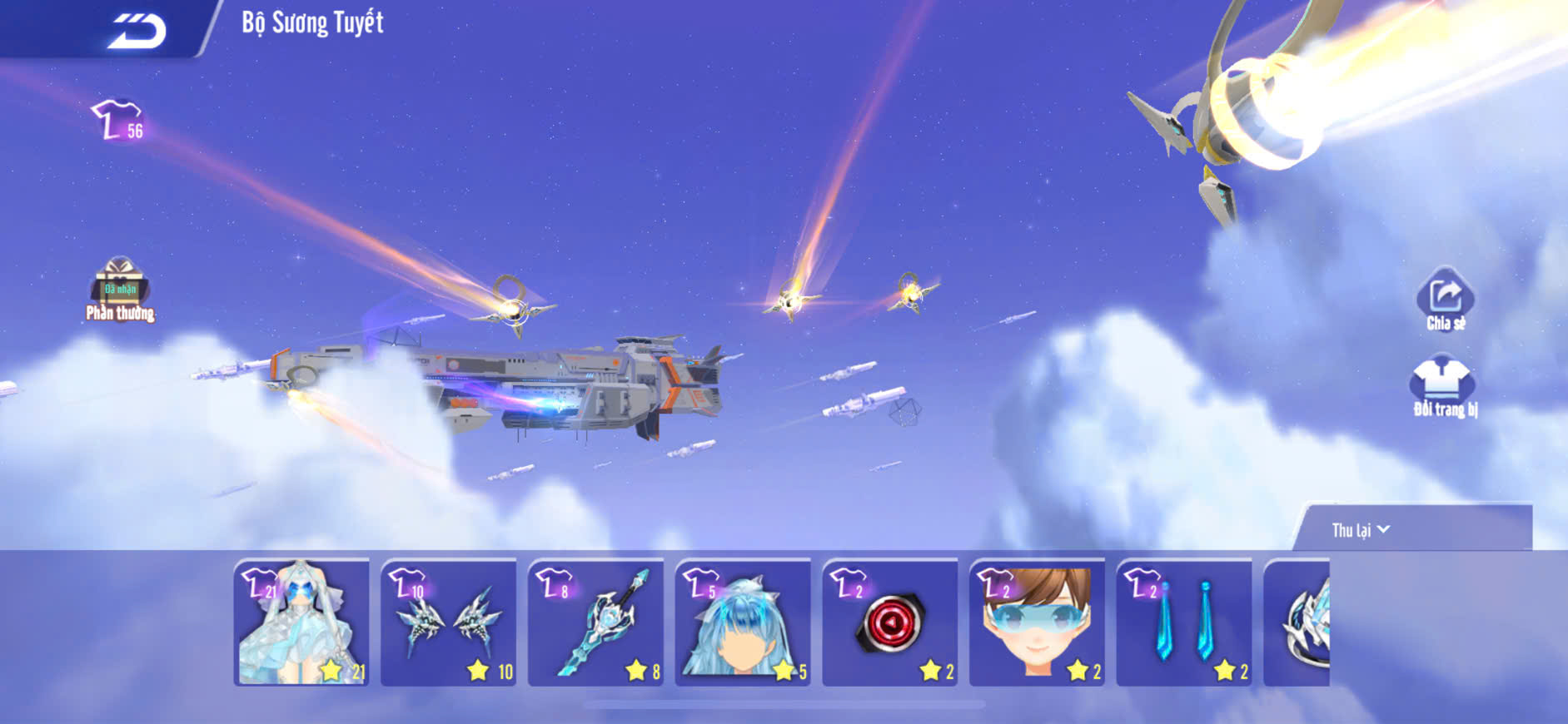Choose the blue visor face item

[1037, 622]
